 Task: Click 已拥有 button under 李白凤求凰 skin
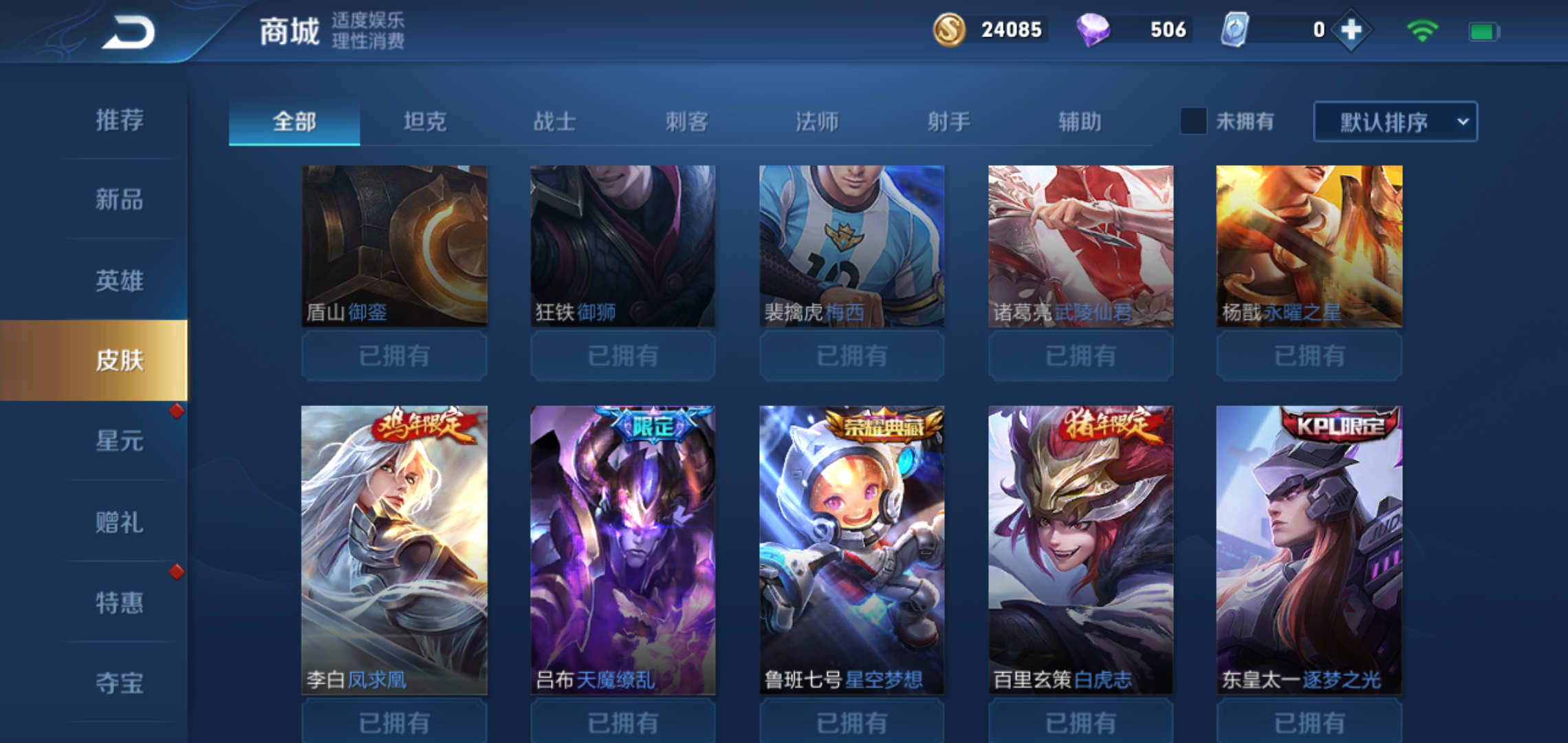(394, 721)
